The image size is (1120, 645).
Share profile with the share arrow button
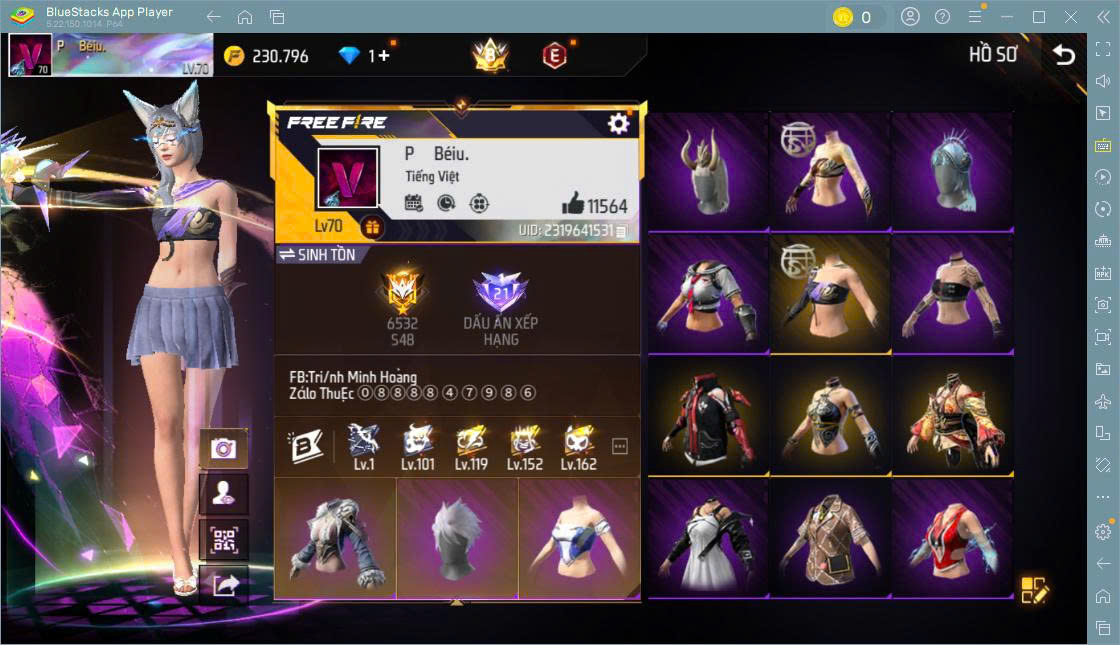[223, 586]
